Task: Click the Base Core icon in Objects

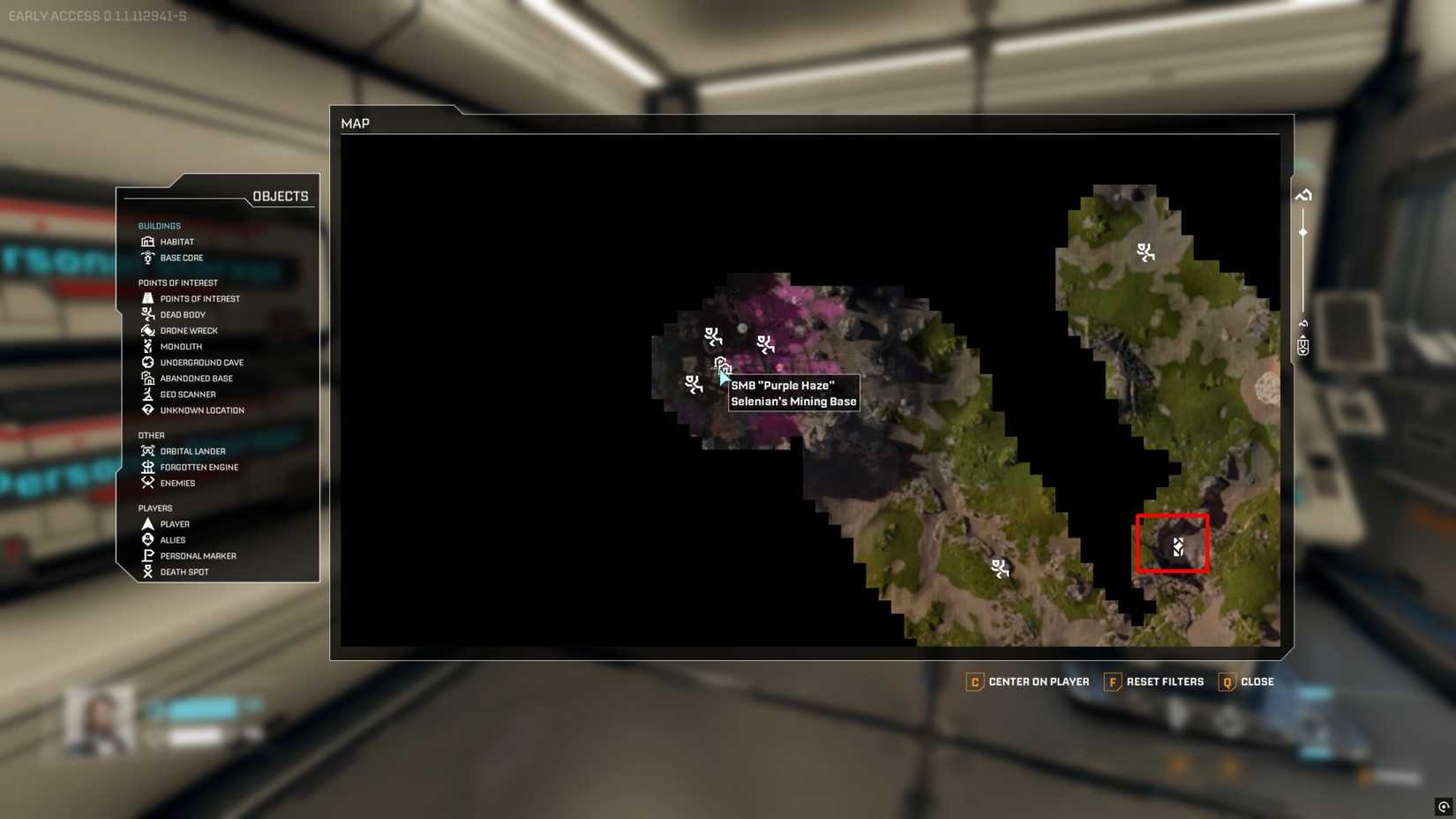Action: pos(148,258)
